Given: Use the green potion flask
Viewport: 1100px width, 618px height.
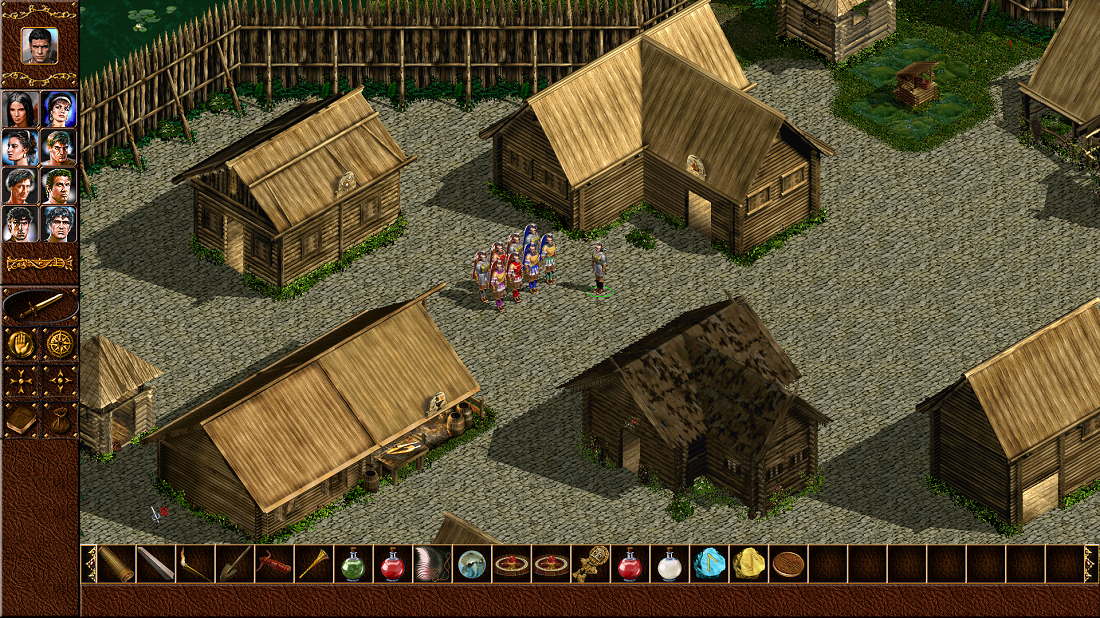Looking at the screenshot, I should (353, 564).
